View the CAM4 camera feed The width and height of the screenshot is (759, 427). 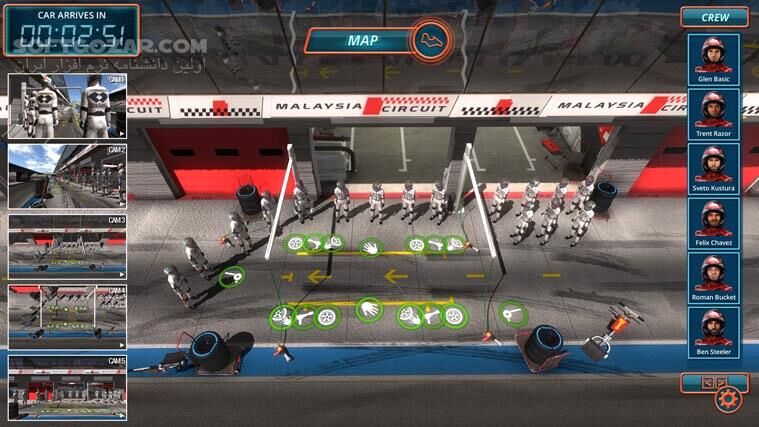67,316
